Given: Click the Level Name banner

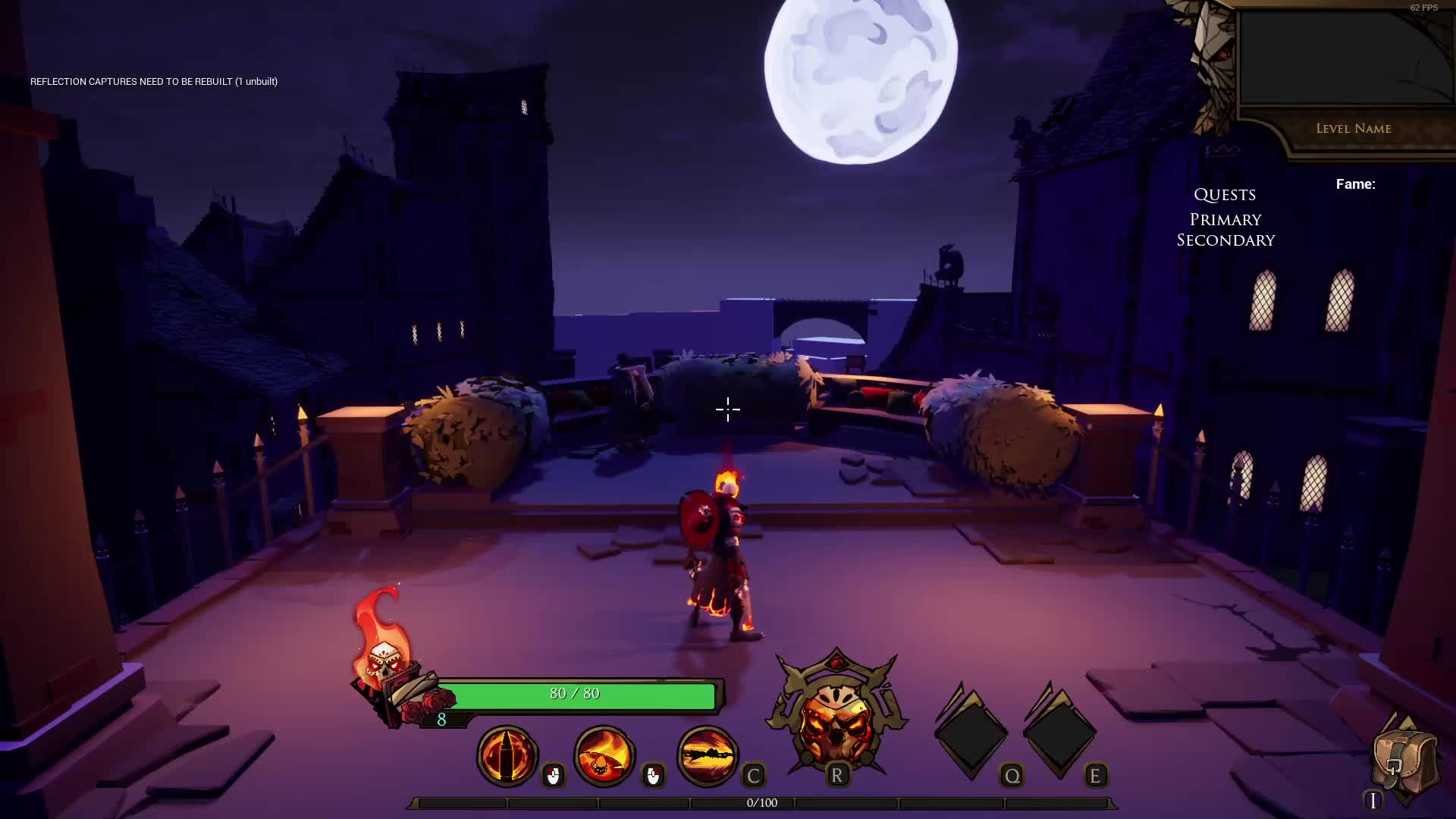Looking at the screenshot, I should pyautogui.click(x=1354, y=129).
